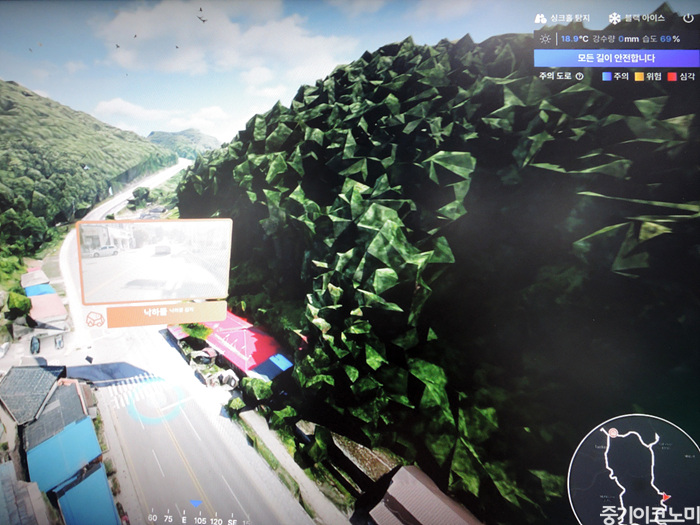This screenshot has height=525, width=700.
Task: Open the circular road minimap
Action: pos(633,470)
